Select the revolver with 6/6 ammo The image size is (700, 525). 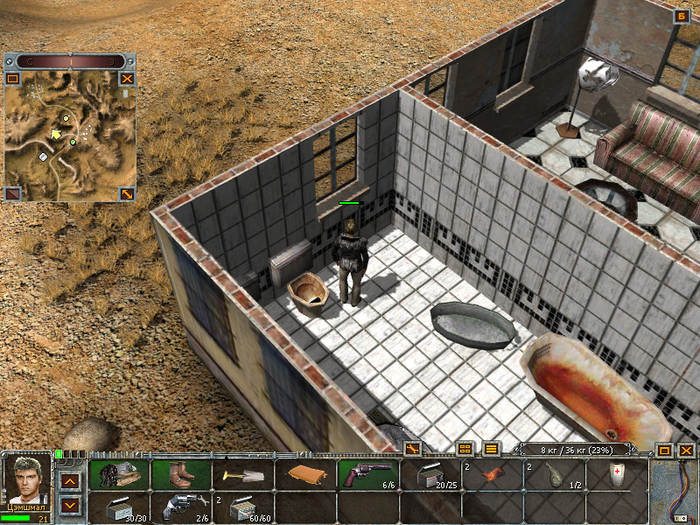(x=367, y=474)
